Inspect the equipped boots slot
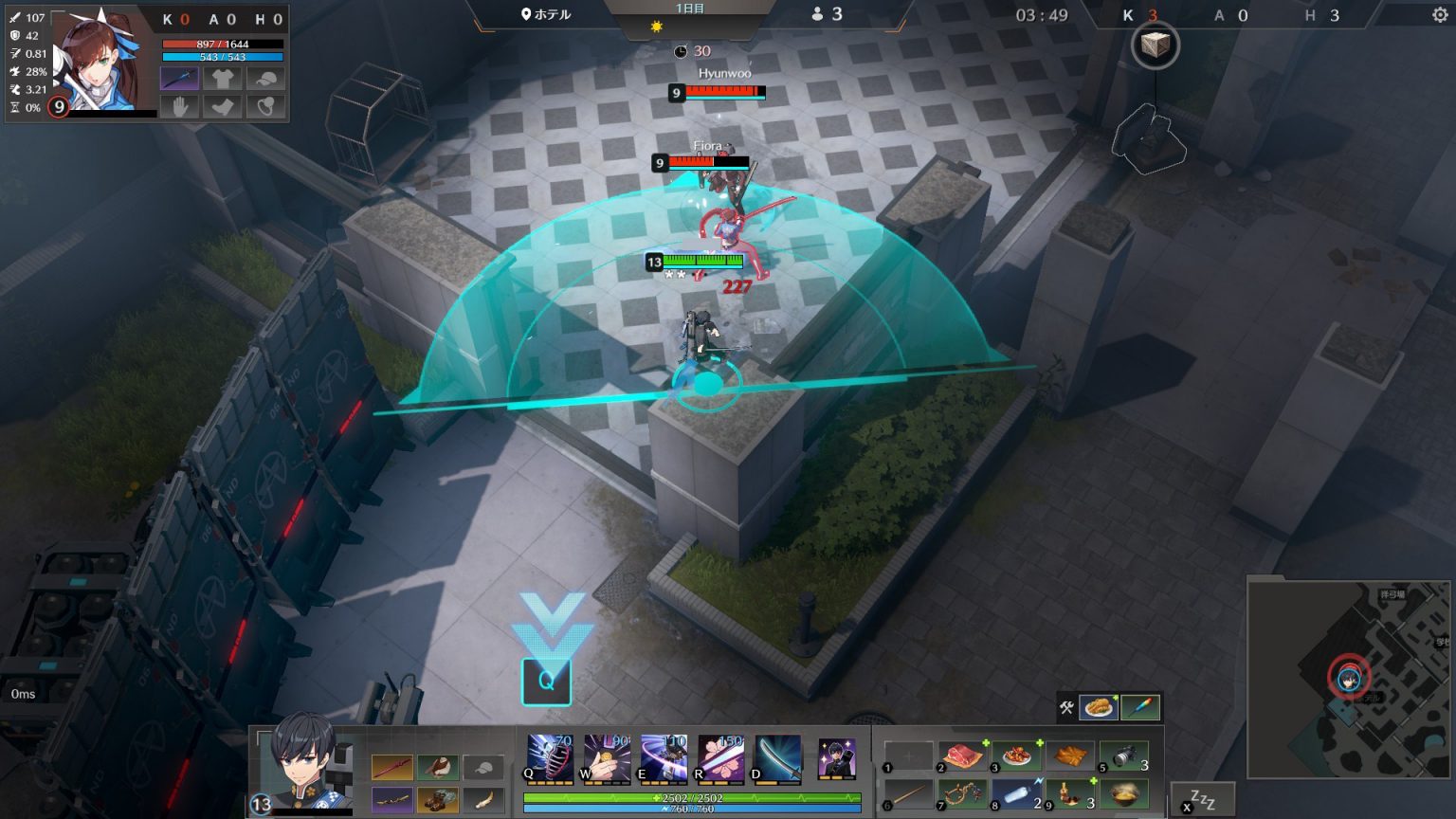Screen dimensions: 1456x819 pos(437,800)
